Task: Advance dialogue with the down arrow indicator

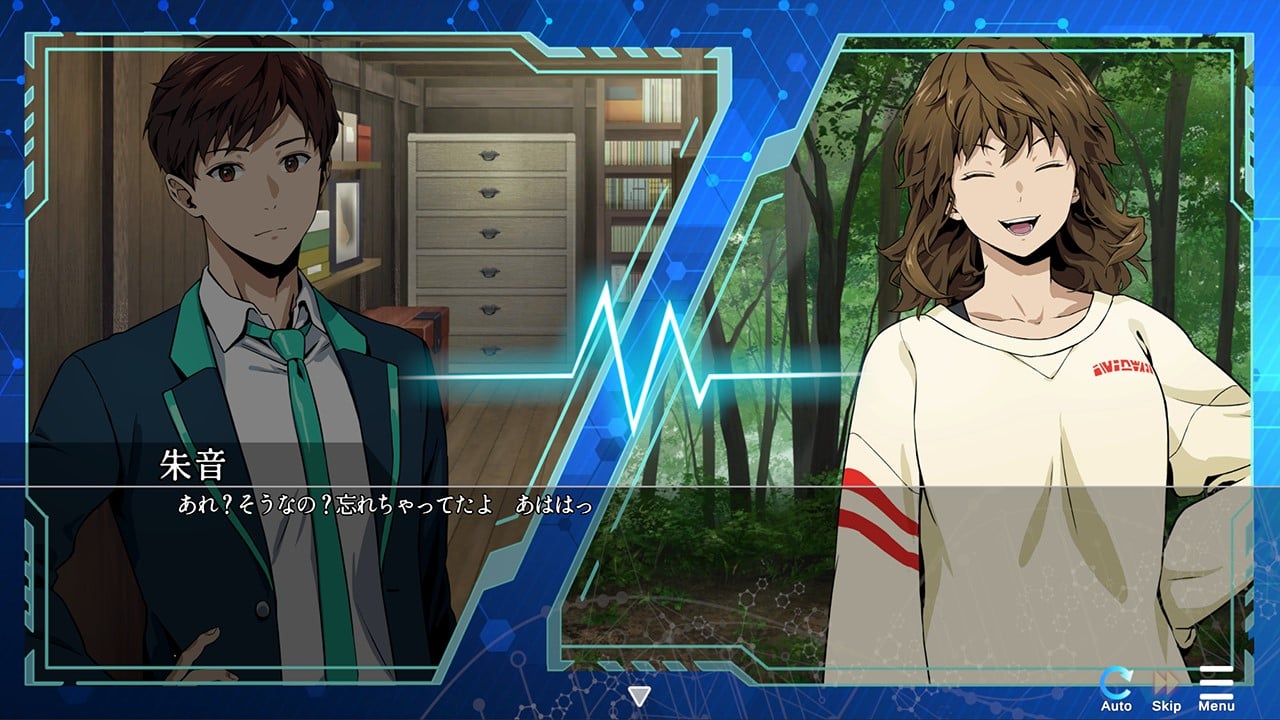Action: pyautogui.click(x=638, y=695)
